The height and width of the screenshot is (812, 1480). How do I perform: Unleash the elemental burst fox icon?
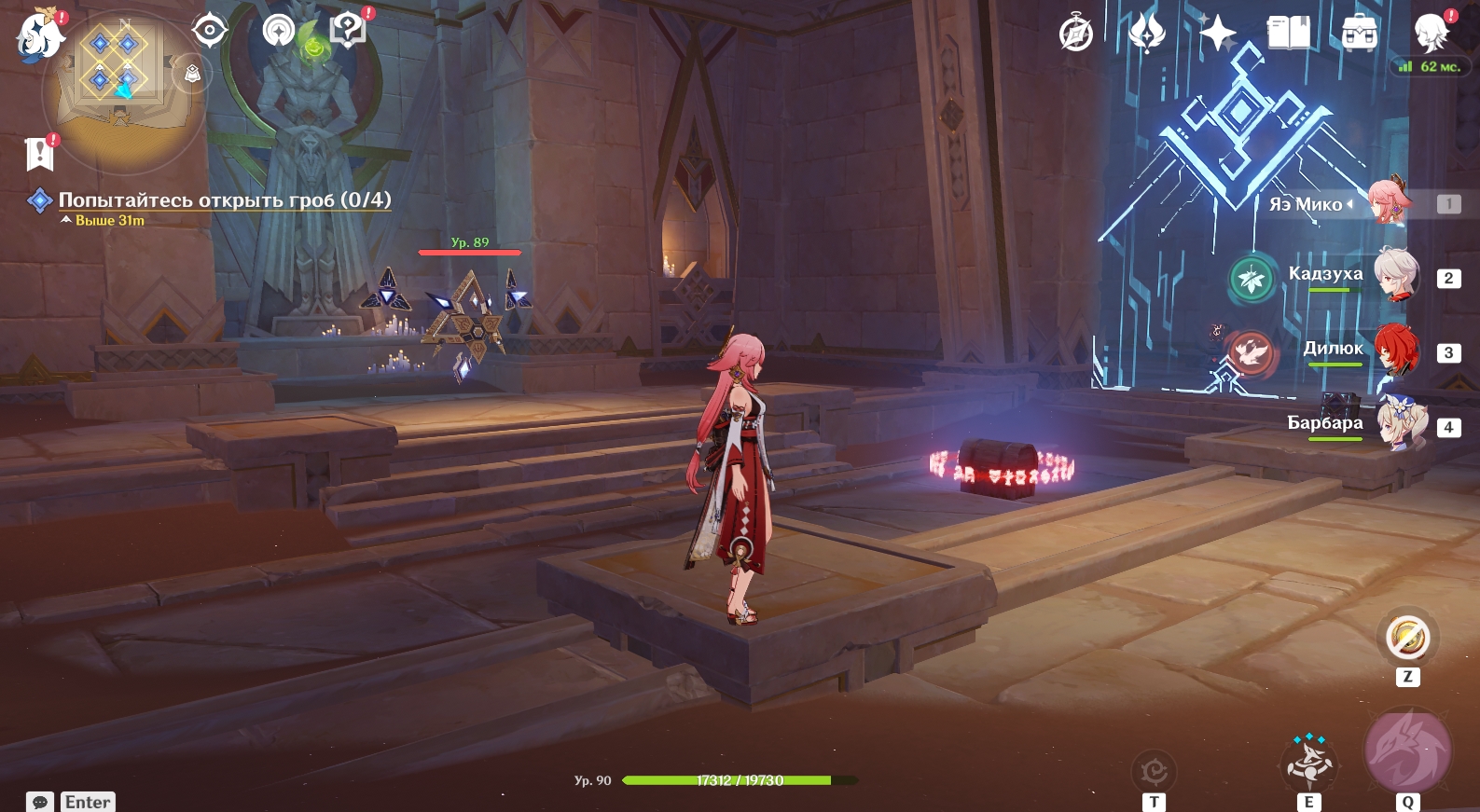(x=1407, y=750)
